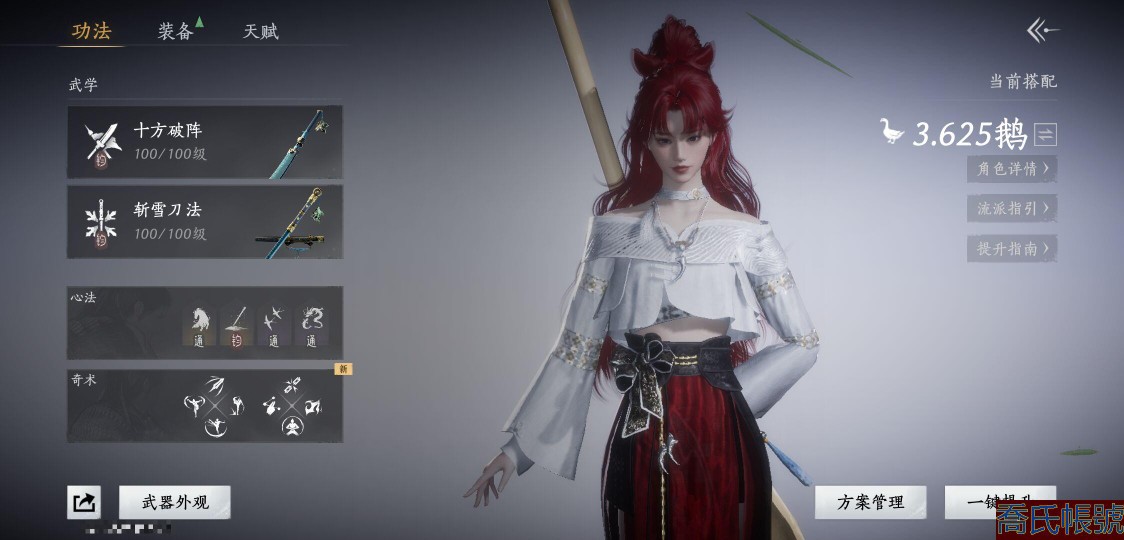Open the 心法 panel
This screenshot has width=1124, height=540.
point(205,322)
